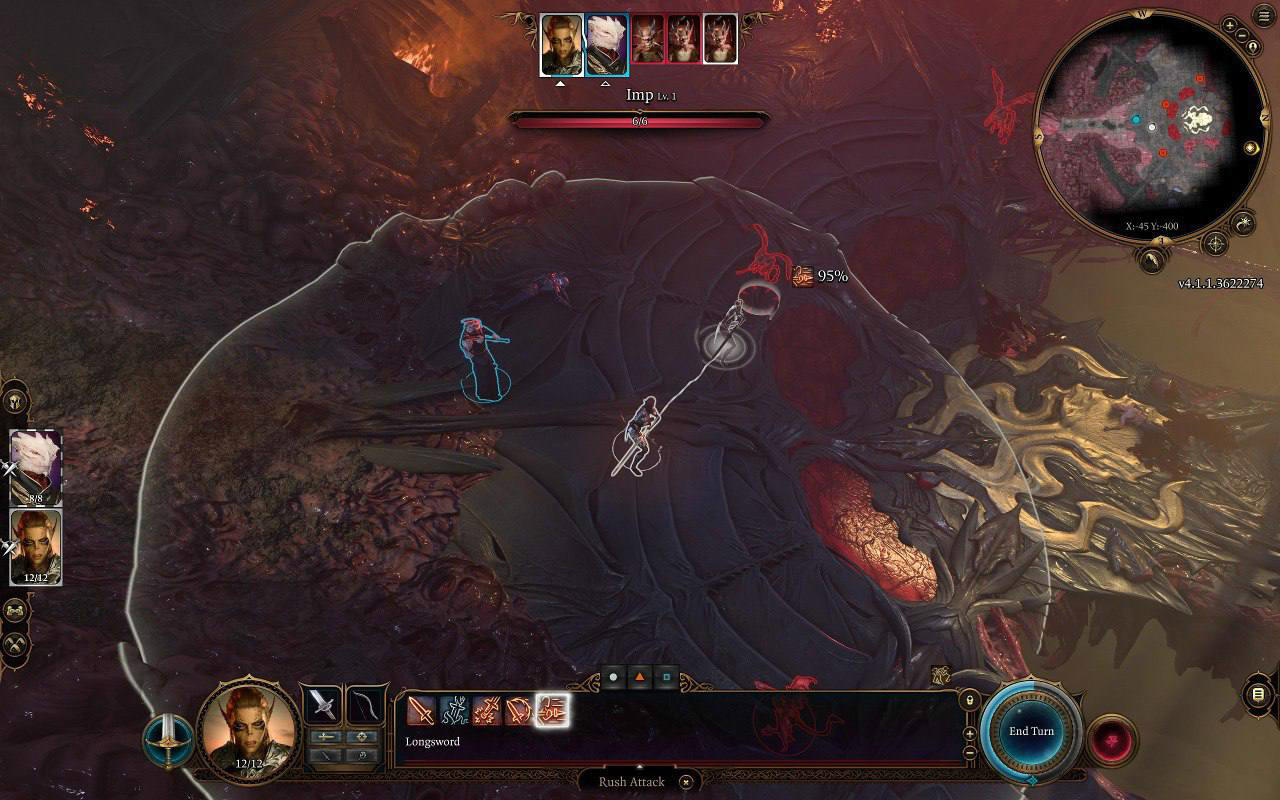Add a hotbar row with plus button
Image resolution: width=1280 pixels, height=800 pixels.
(968, 733)
